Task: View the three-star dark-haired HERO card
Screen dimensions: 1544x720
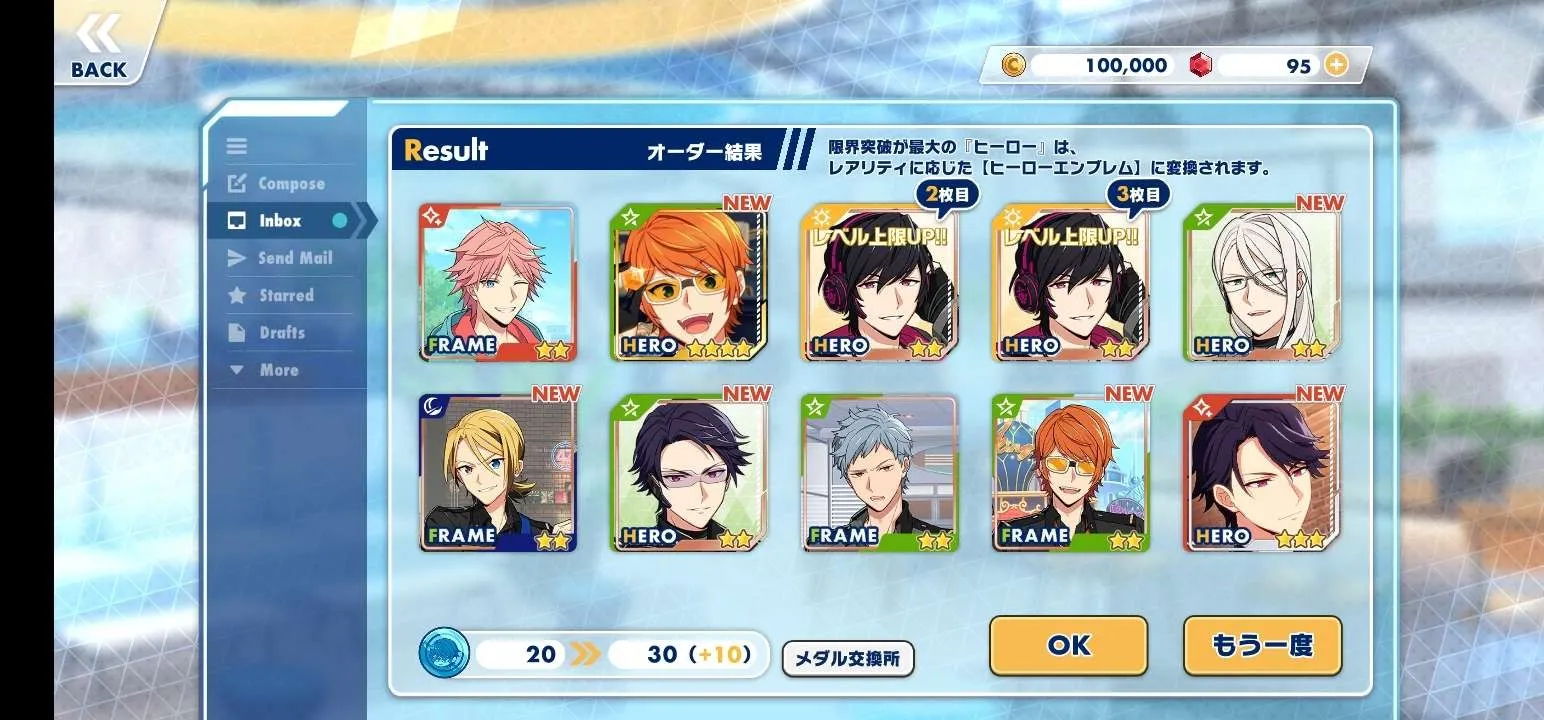Action: pyautogui.click(x=1262, y=473)
